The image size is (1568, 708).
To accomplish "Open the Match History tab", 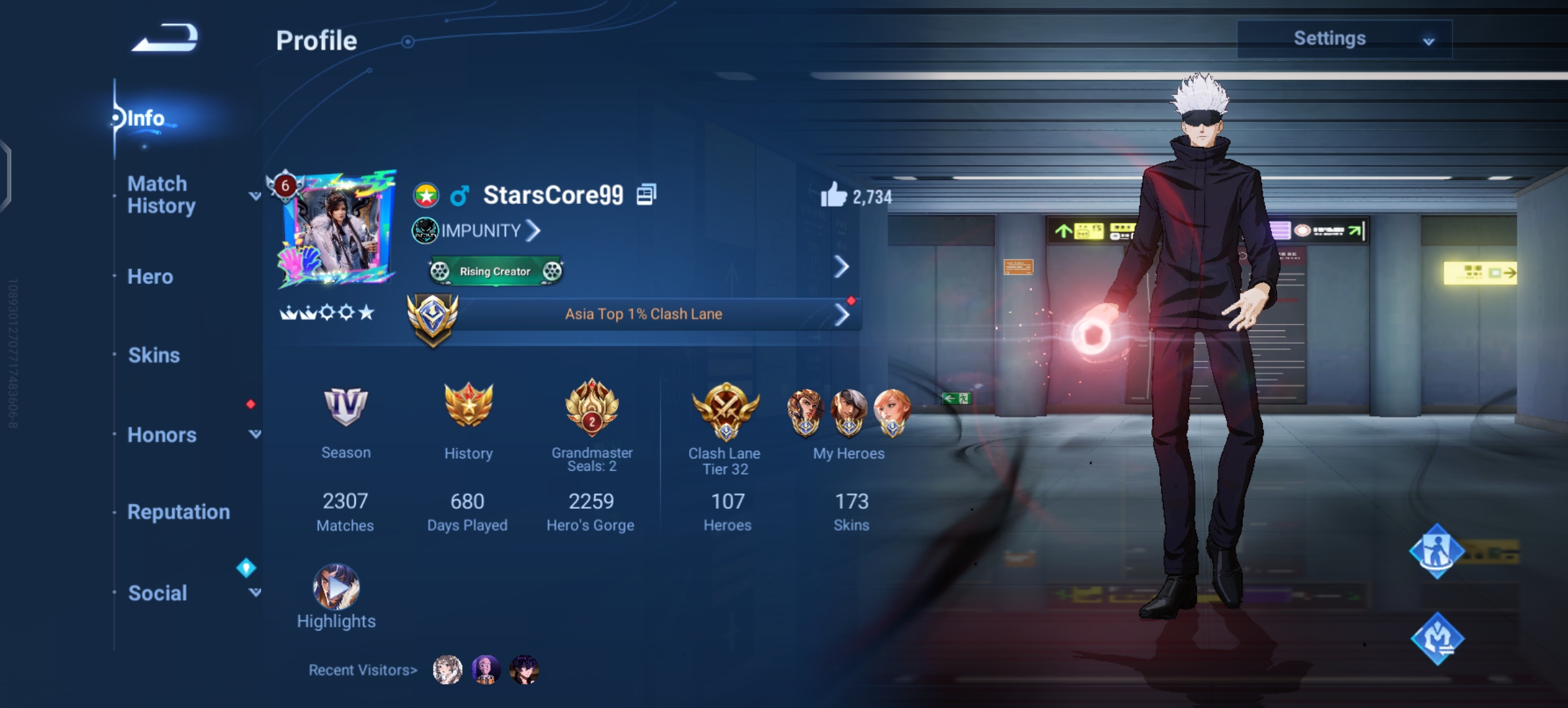I will [x=161, y=195].
